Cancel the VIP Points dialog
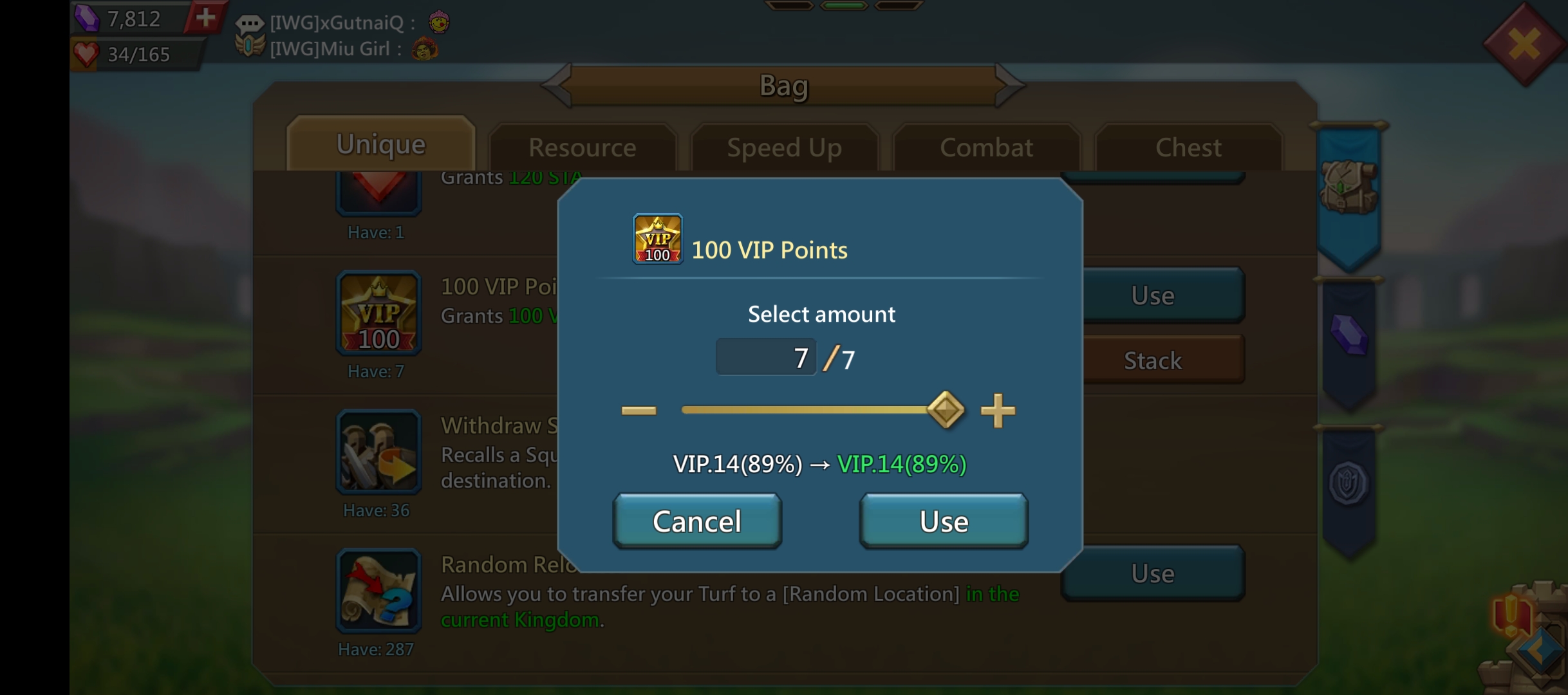1568x695 pixels. click(x=697, y=521)
